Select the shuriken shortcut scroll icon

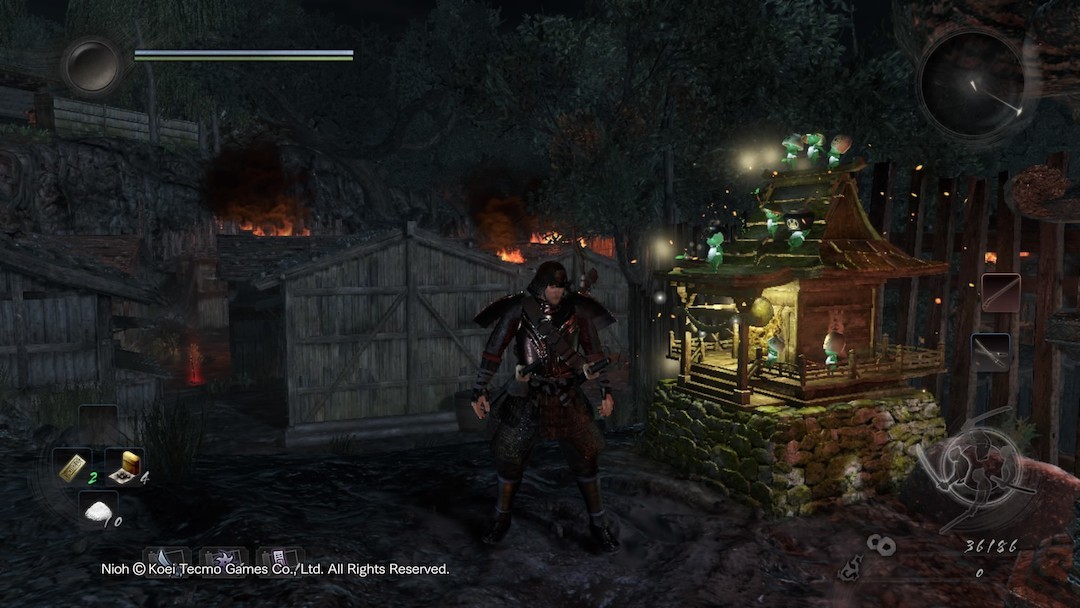pos(223,559)
